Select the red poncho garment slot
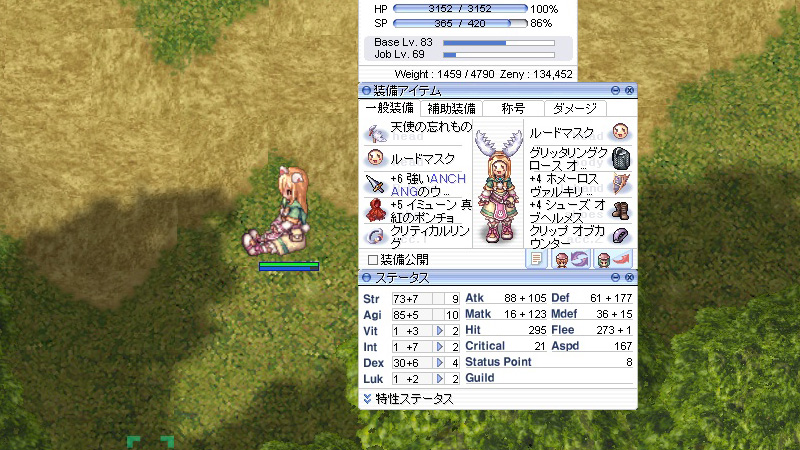The image size is (800, 450). (376, 210)
